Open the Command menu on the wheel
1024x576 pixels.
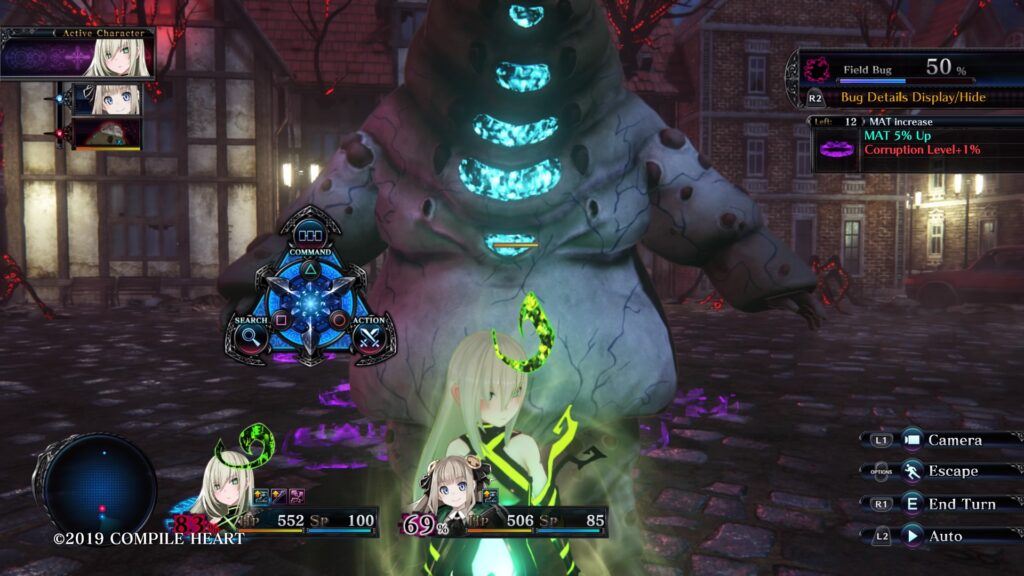(309, 236)
